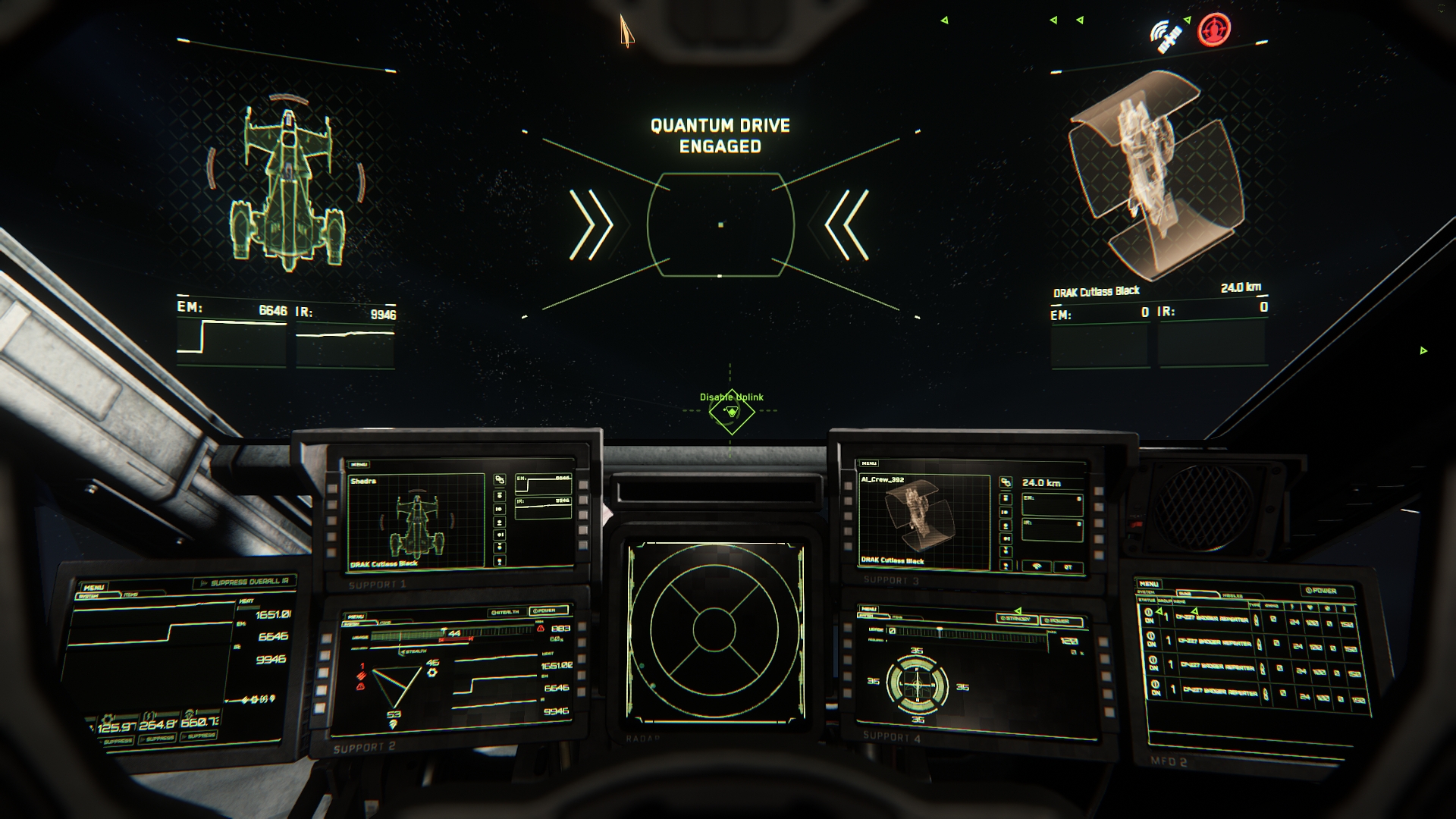
Task: Switch to the Missiles tab on MFD 2
Action: coord(1233,596)
